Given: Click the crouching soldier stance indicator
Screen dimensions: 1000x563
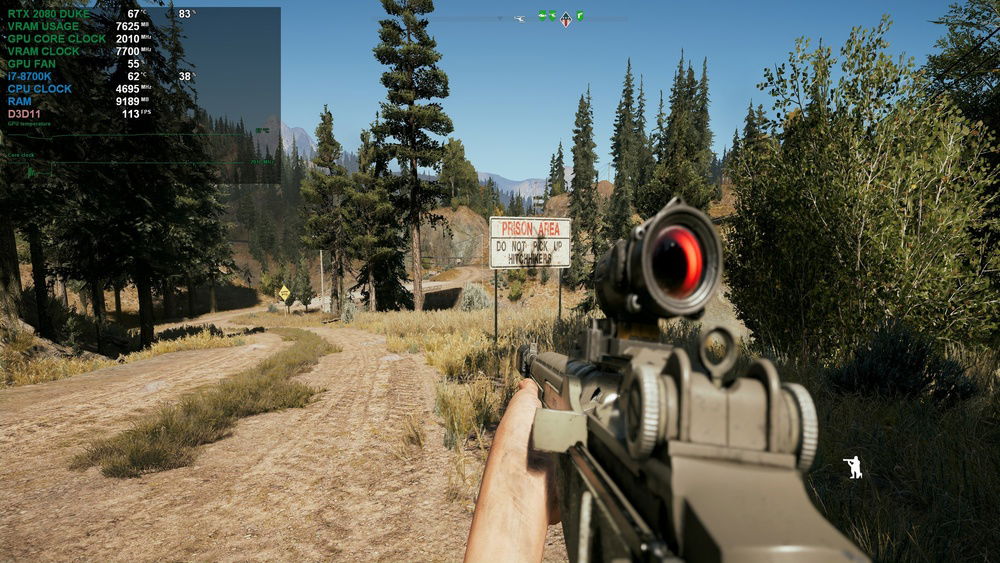Looking at the screenshot, I should point(853,467).
